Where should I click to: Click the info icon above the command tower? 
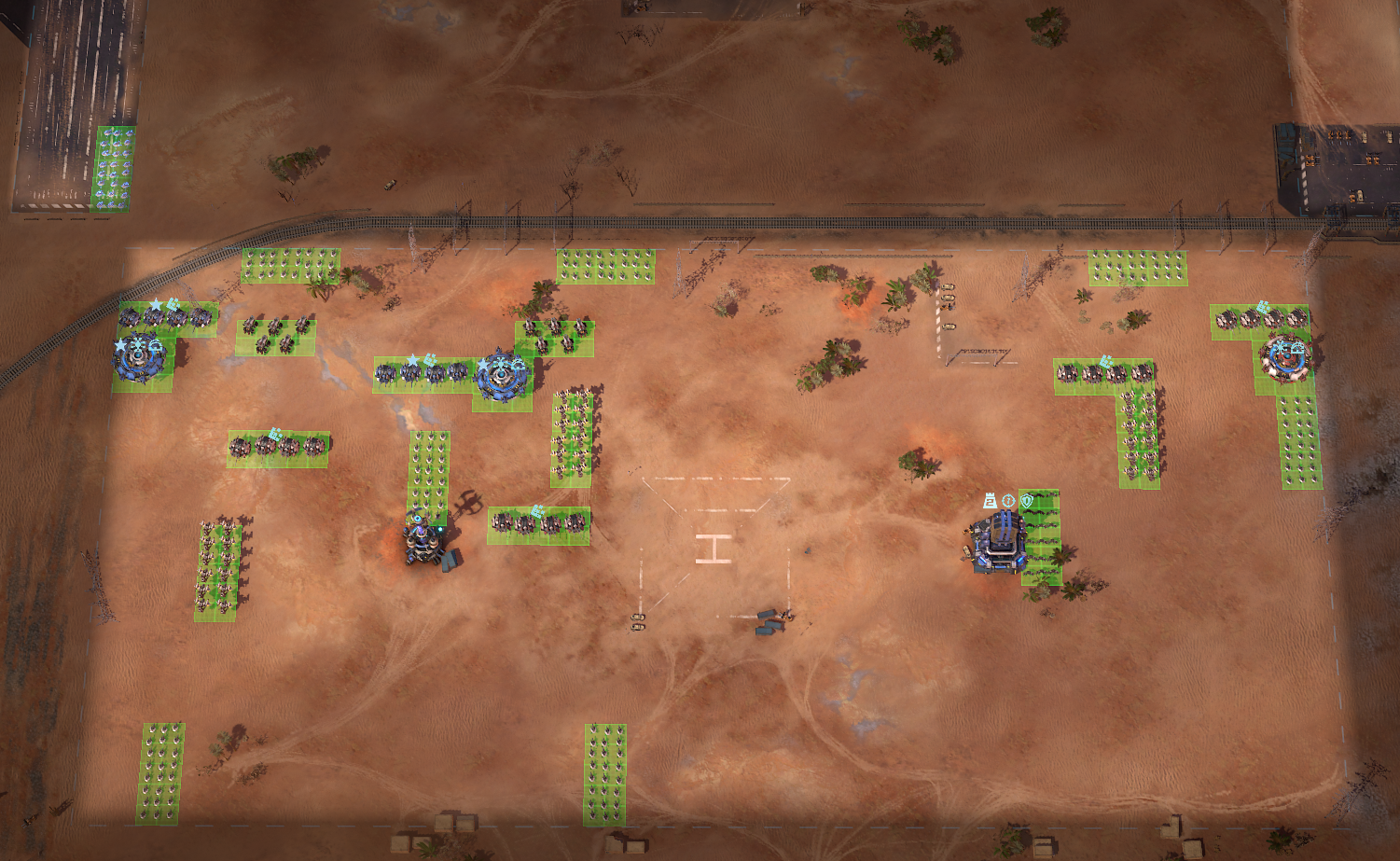pyautogui.click(x=1007, y=501)
